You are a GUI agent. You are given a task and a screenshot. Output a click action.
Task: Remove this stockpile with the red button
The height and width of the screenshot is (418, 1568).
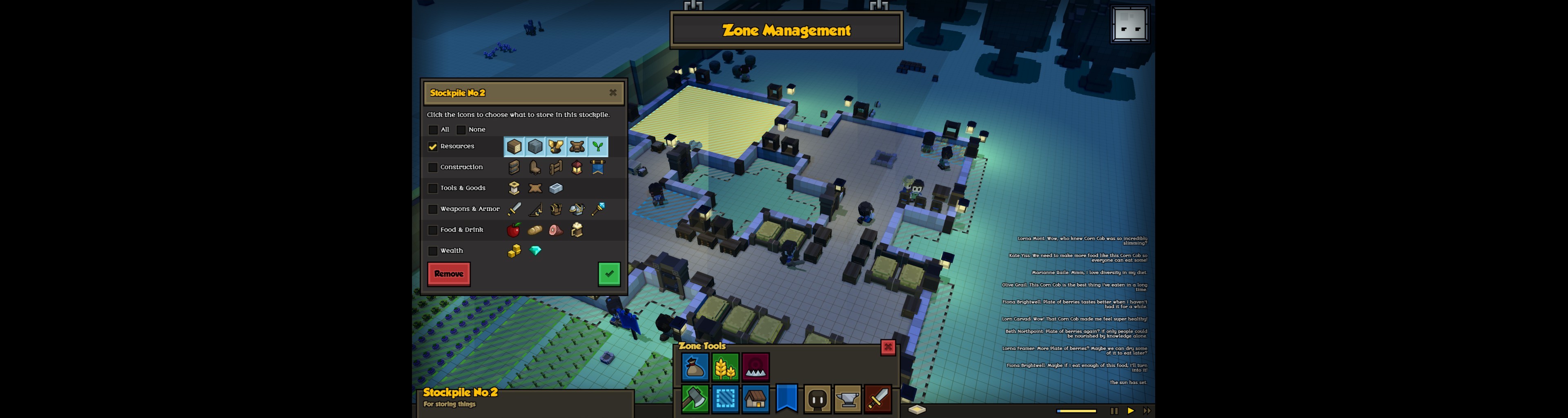click(x=449, y=274)
